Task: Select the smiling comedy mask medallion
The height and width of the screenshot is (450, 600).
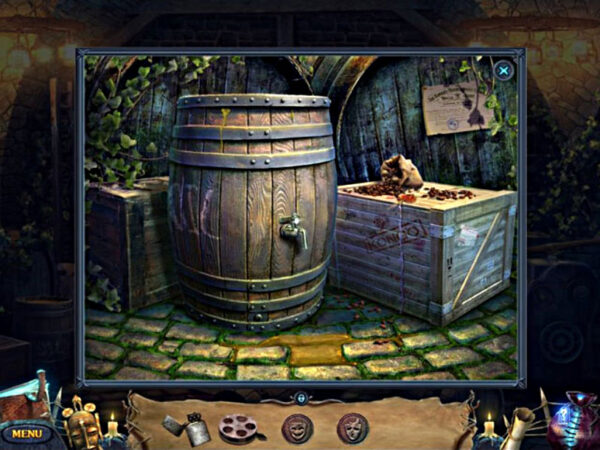Action: pyautogui.click(x=296, y=428)
